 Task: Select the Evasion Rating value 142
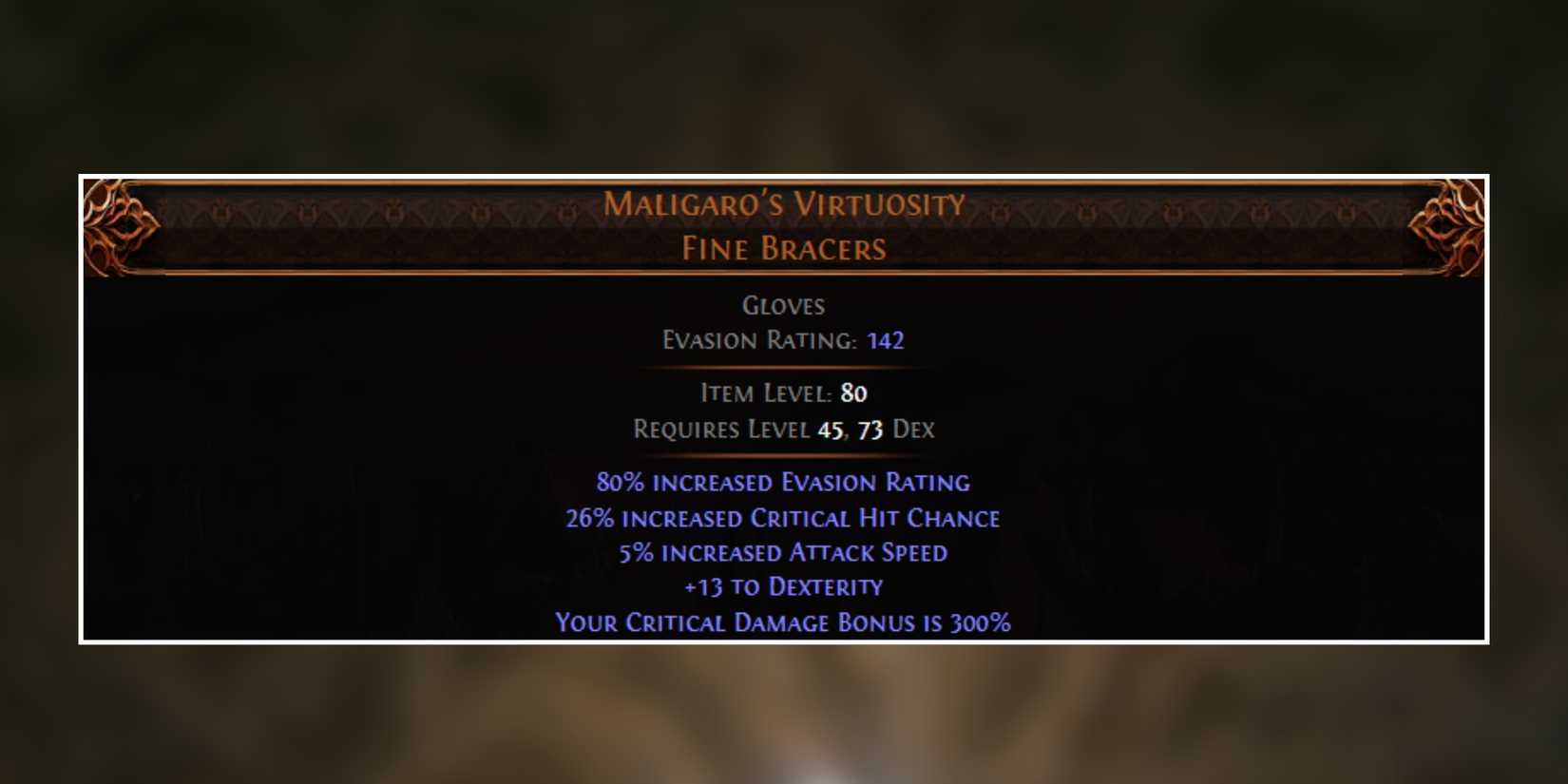[x=886, y=340]
